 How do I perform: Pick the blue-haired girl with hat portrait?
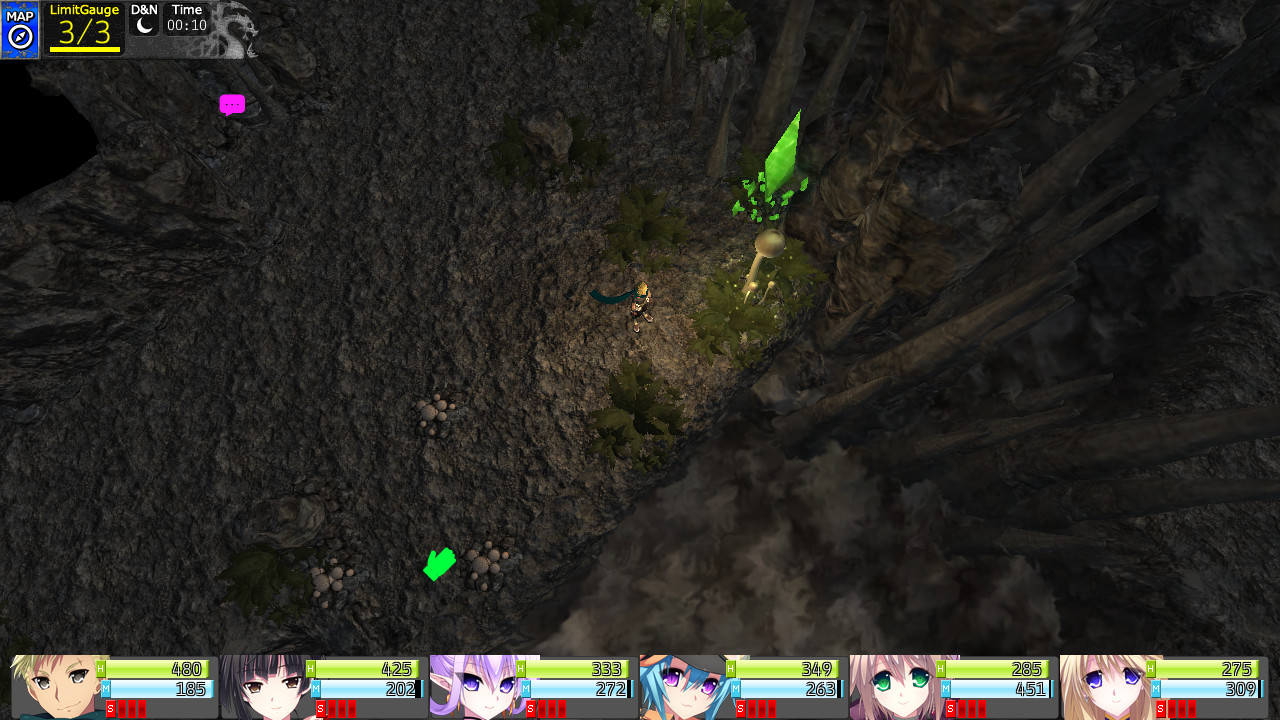click(x=684, y=686)
